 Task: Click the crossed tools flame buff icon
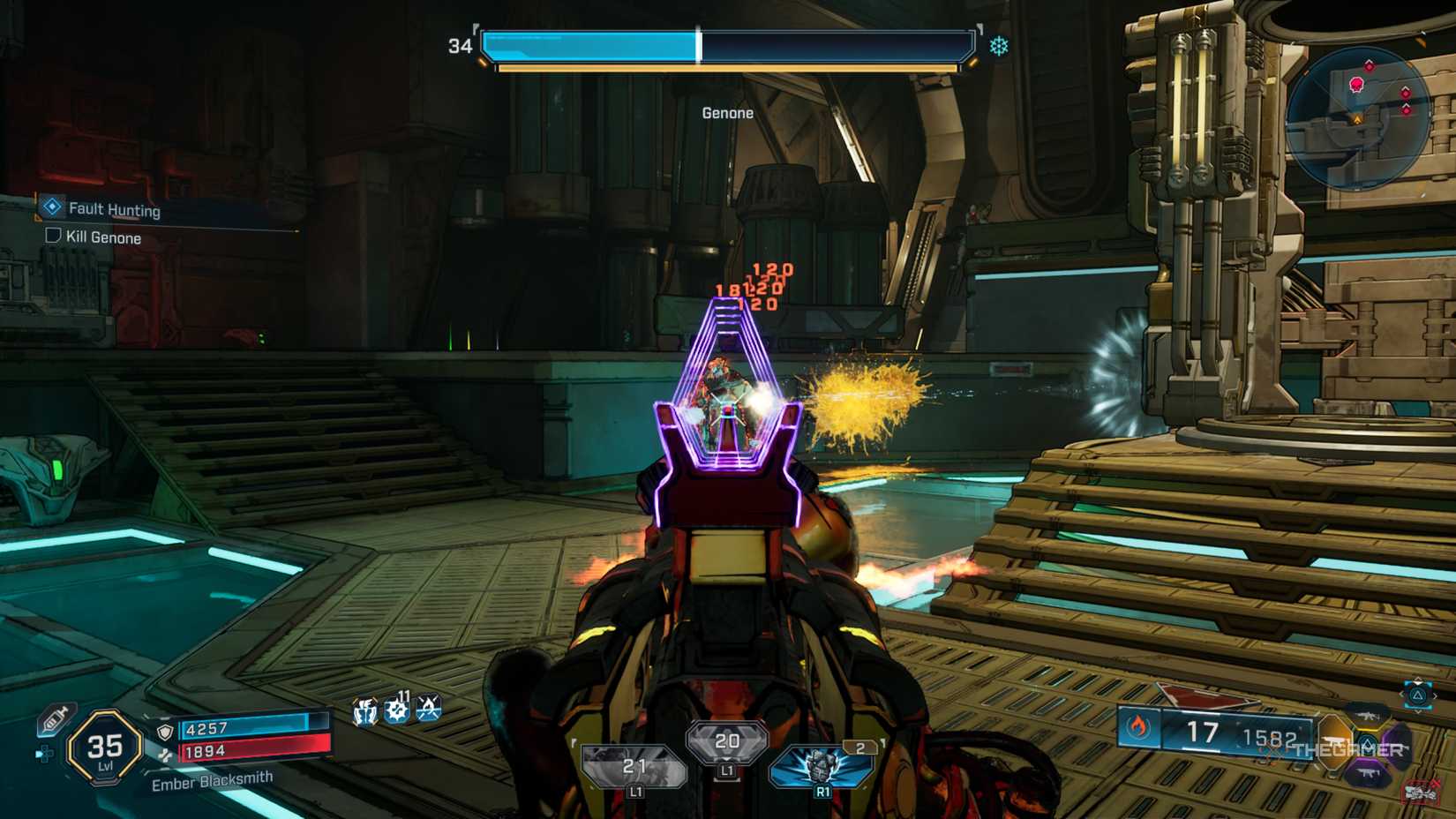click(429, 708)
